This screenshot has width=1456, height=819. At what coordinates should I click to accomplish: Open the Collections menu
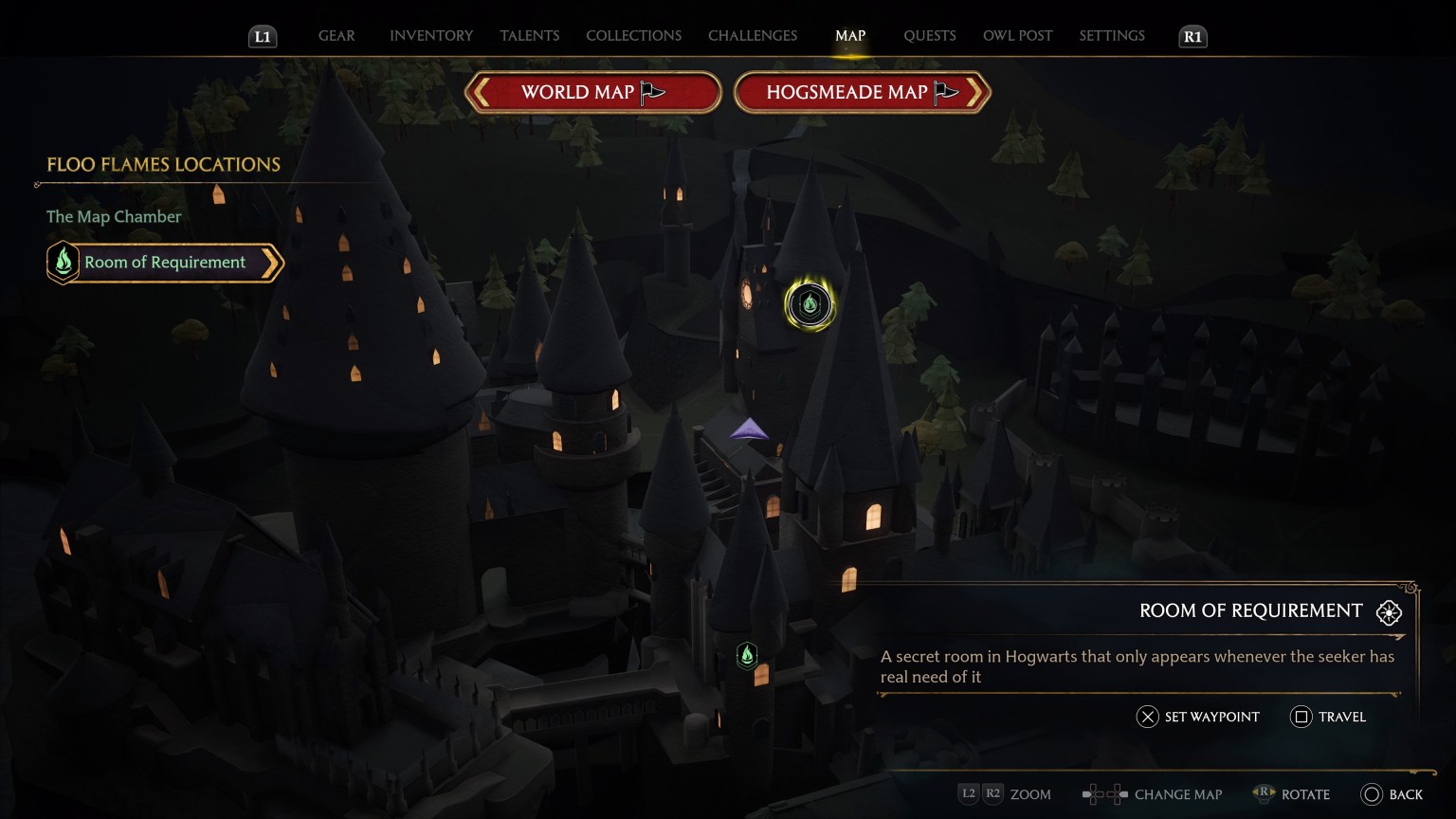633,35
